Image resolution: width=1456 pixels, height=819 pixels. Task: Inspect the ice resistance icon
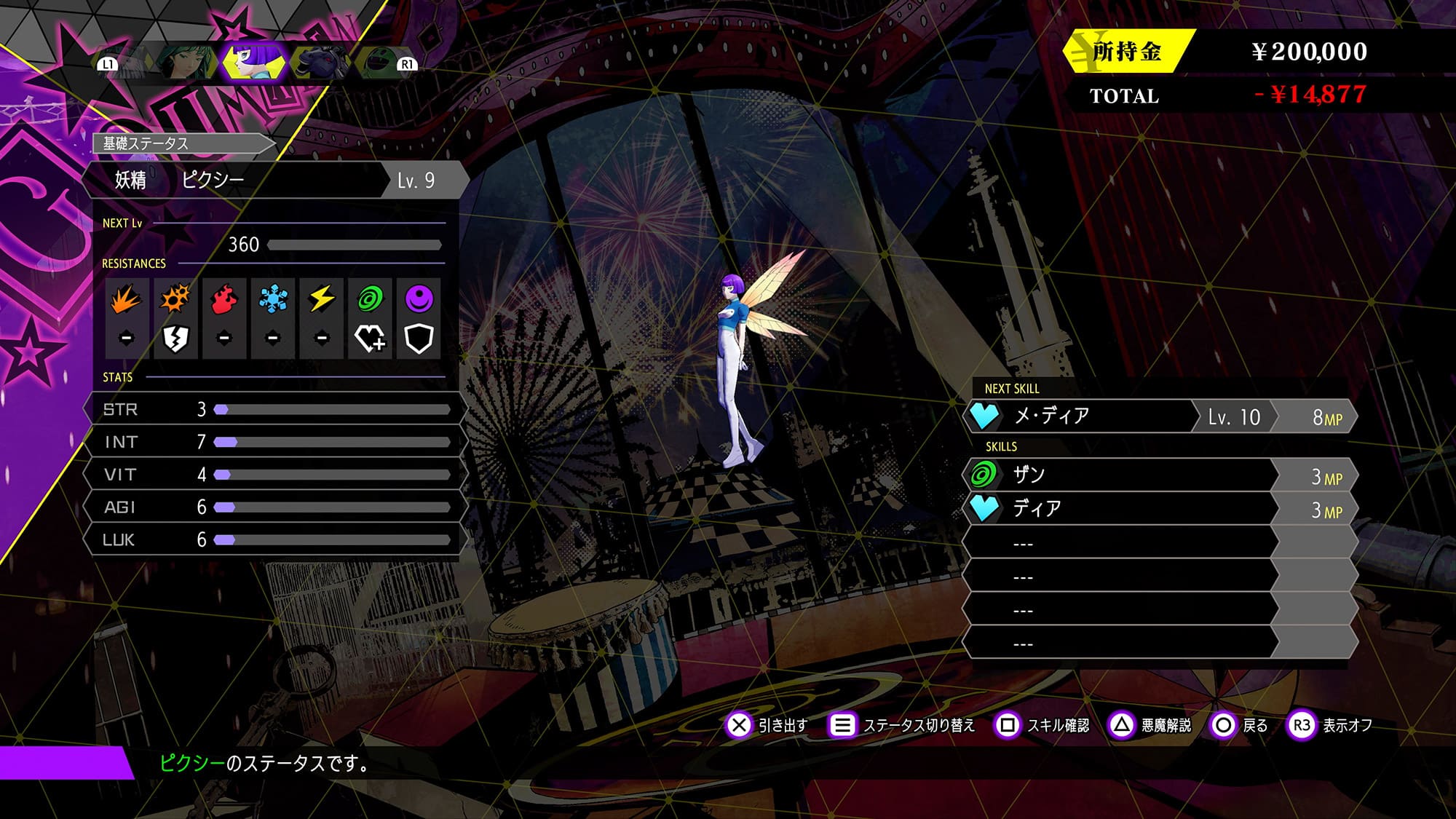click(273, 299)
